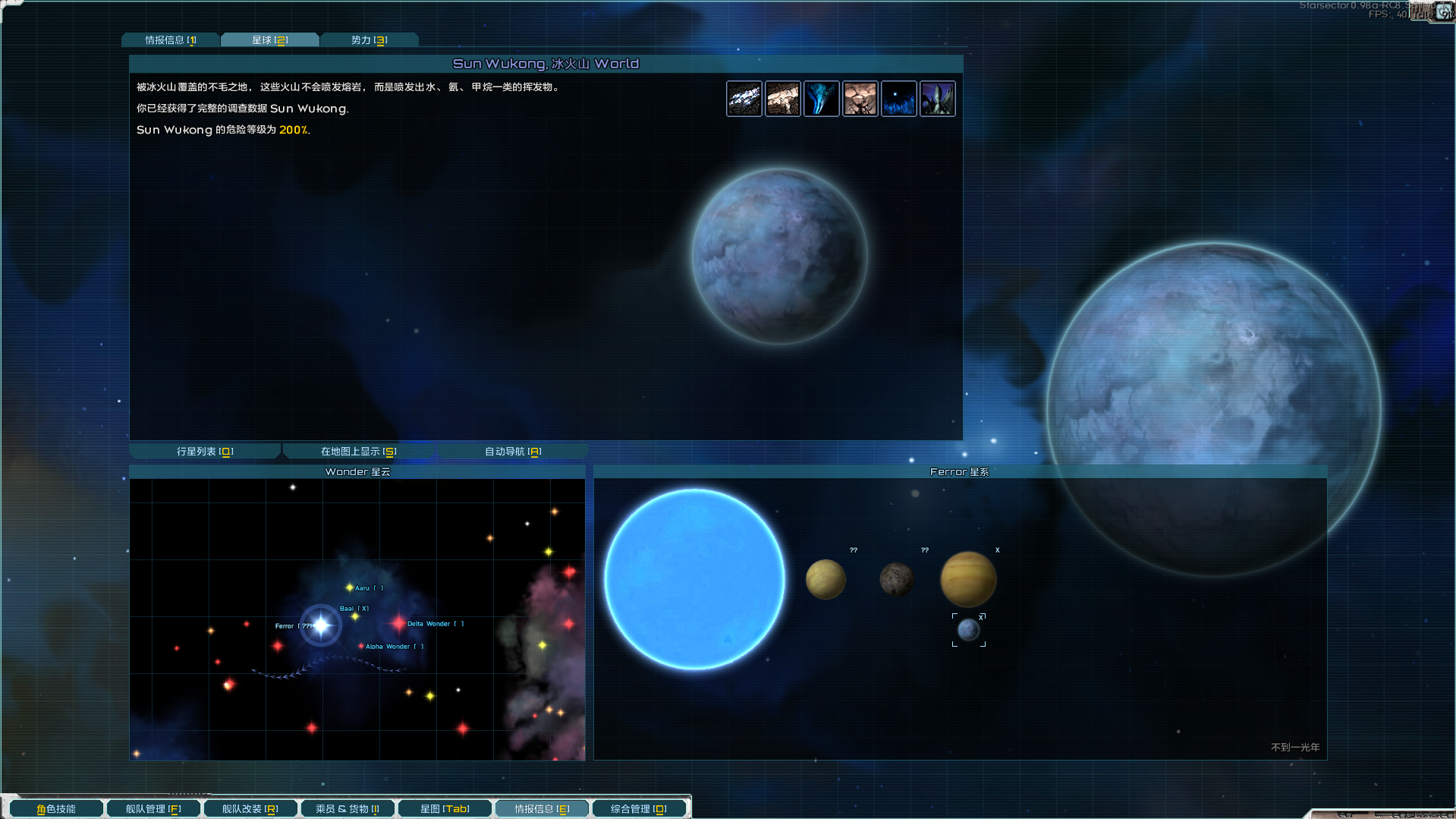The width and height of the screenshot is (1456, 819).
Task: Select the Ferror star on the sector map
Action: tap(321, 625)
